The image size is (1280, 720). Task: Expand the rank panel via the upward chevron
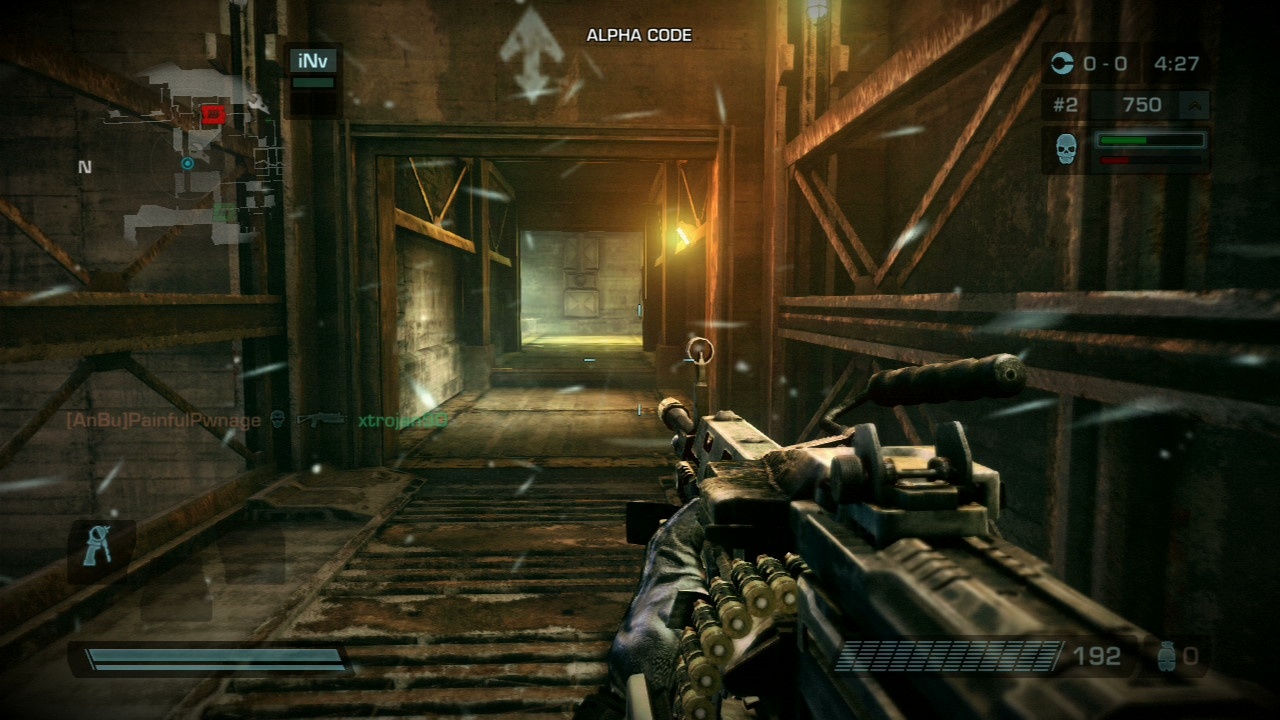pos(1197,104)
